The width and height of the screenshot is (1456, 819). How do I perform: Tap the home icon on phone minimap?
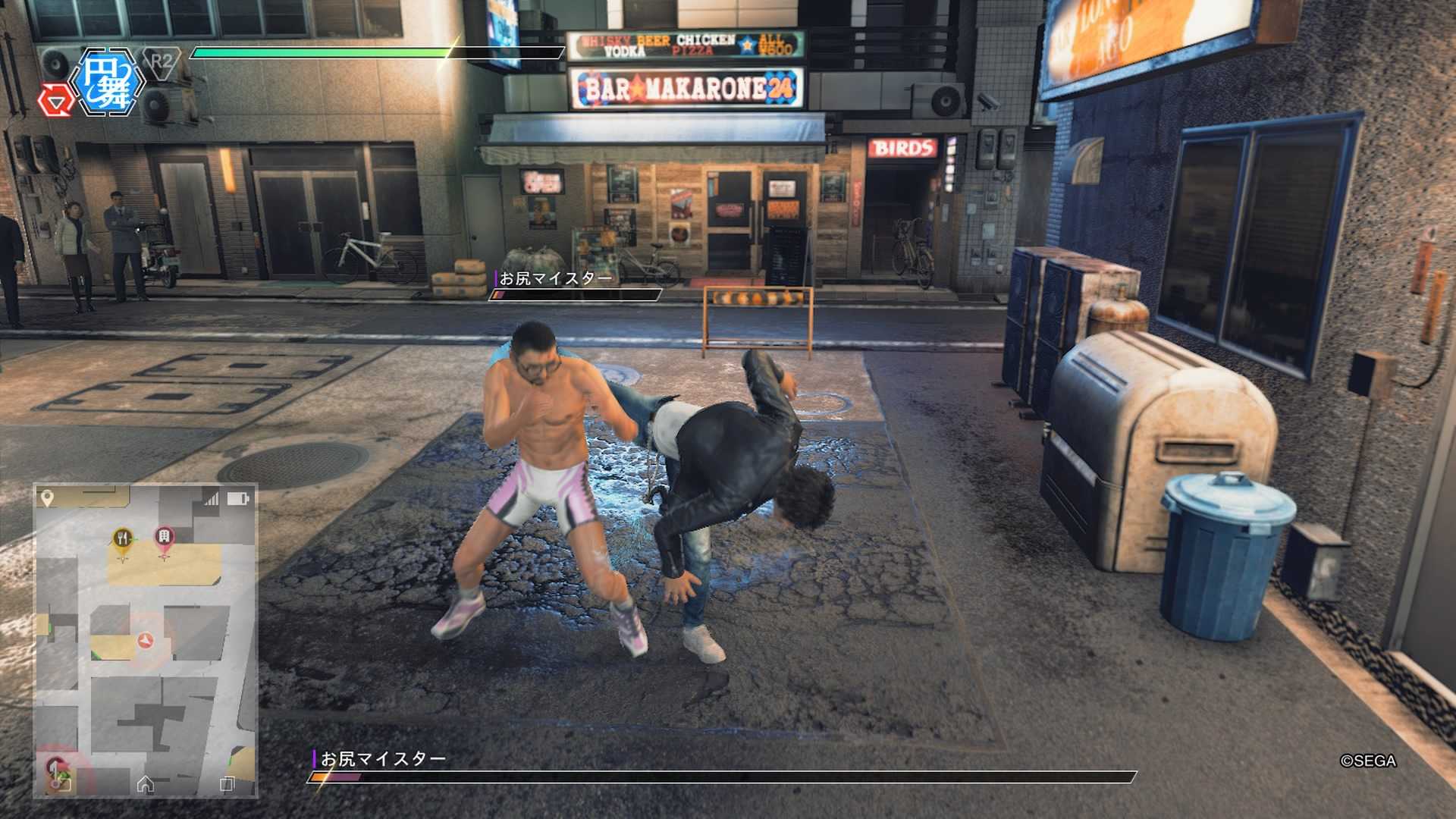tap(146, 784)
